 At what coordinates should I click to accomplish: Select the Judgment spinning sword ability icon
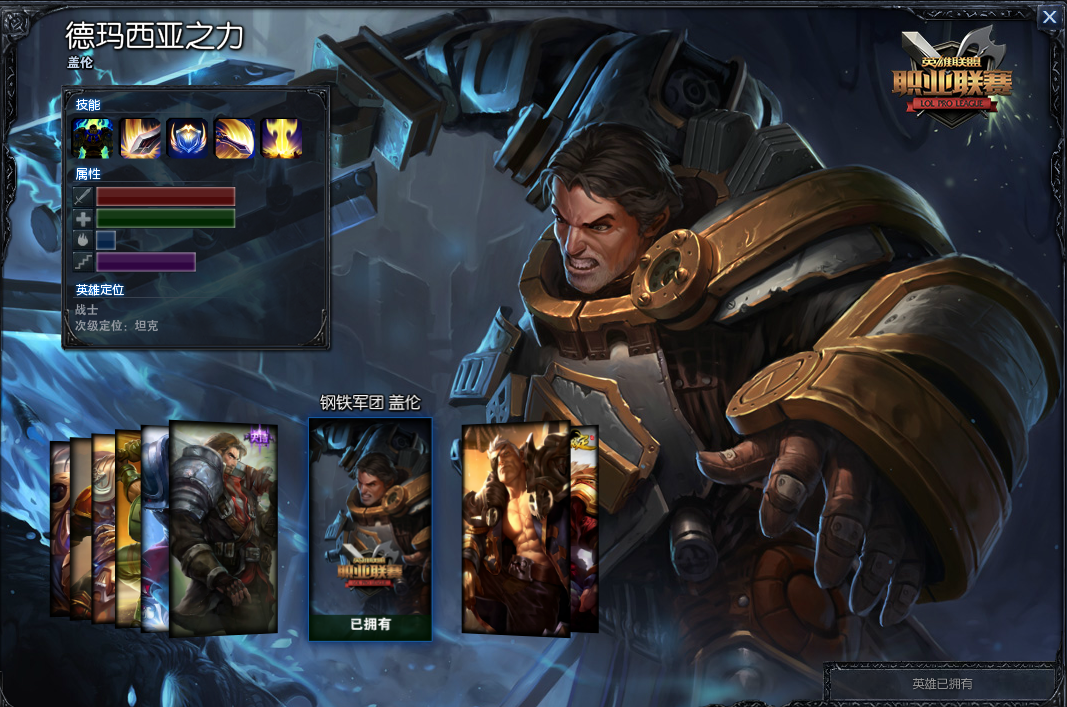point(234,139)
